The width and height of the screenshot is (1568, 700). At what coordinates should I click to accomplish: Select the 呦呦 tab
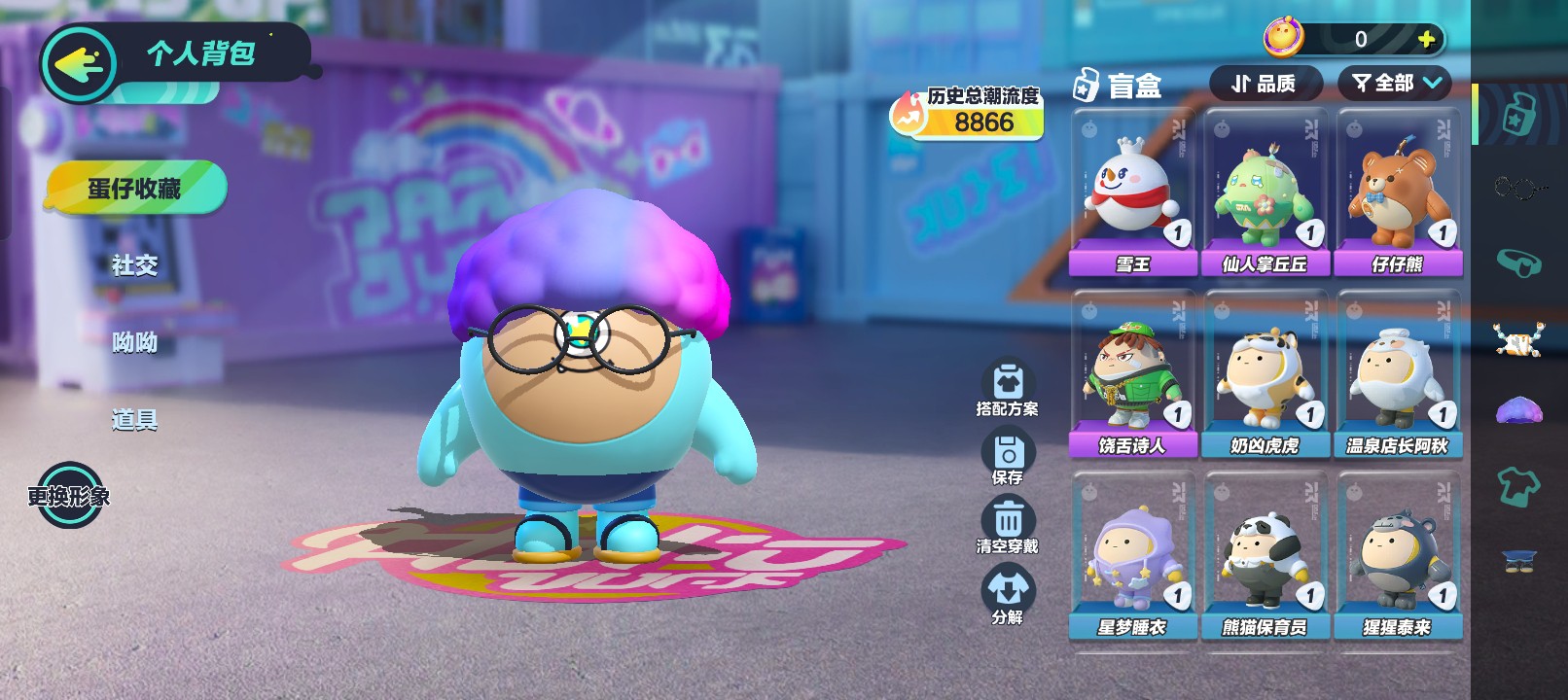coord(134,342)
